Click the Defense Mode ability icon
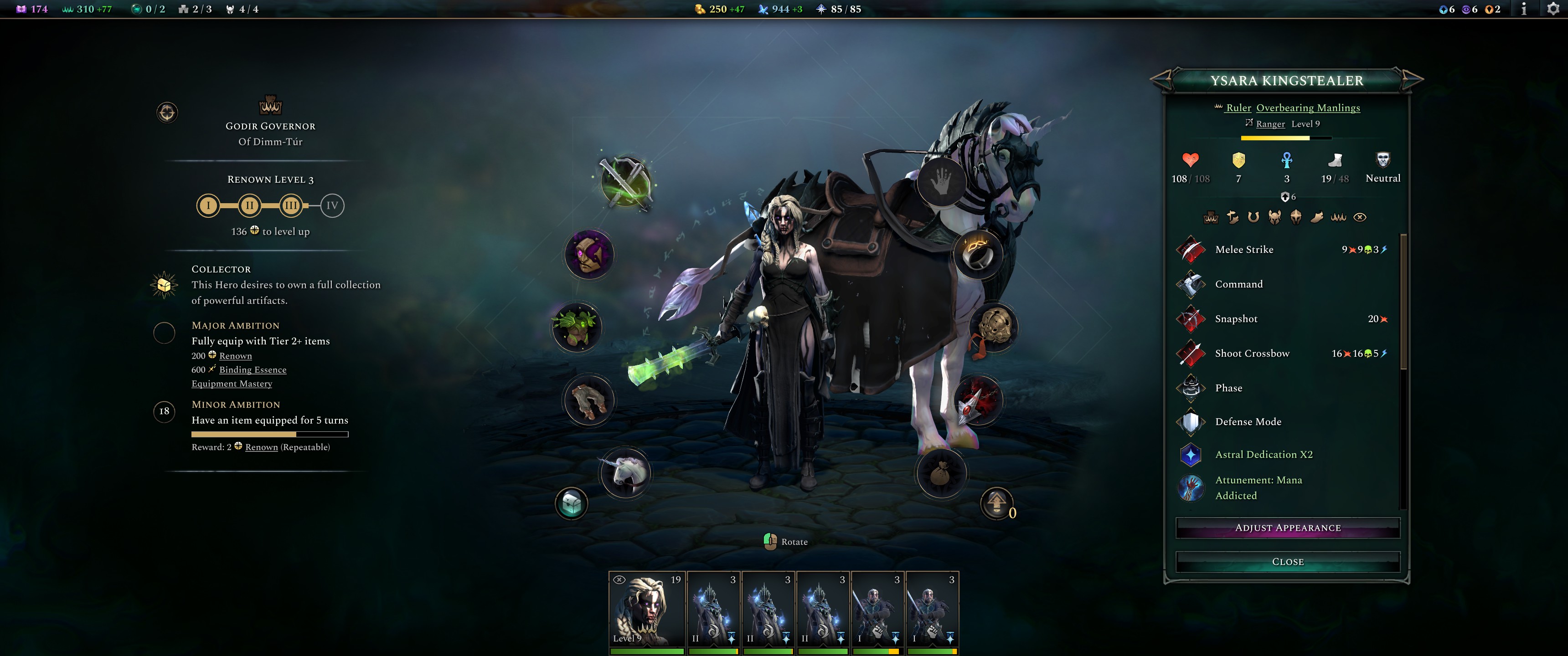The image size is (1568, 656). click(x=1191, y=422)
